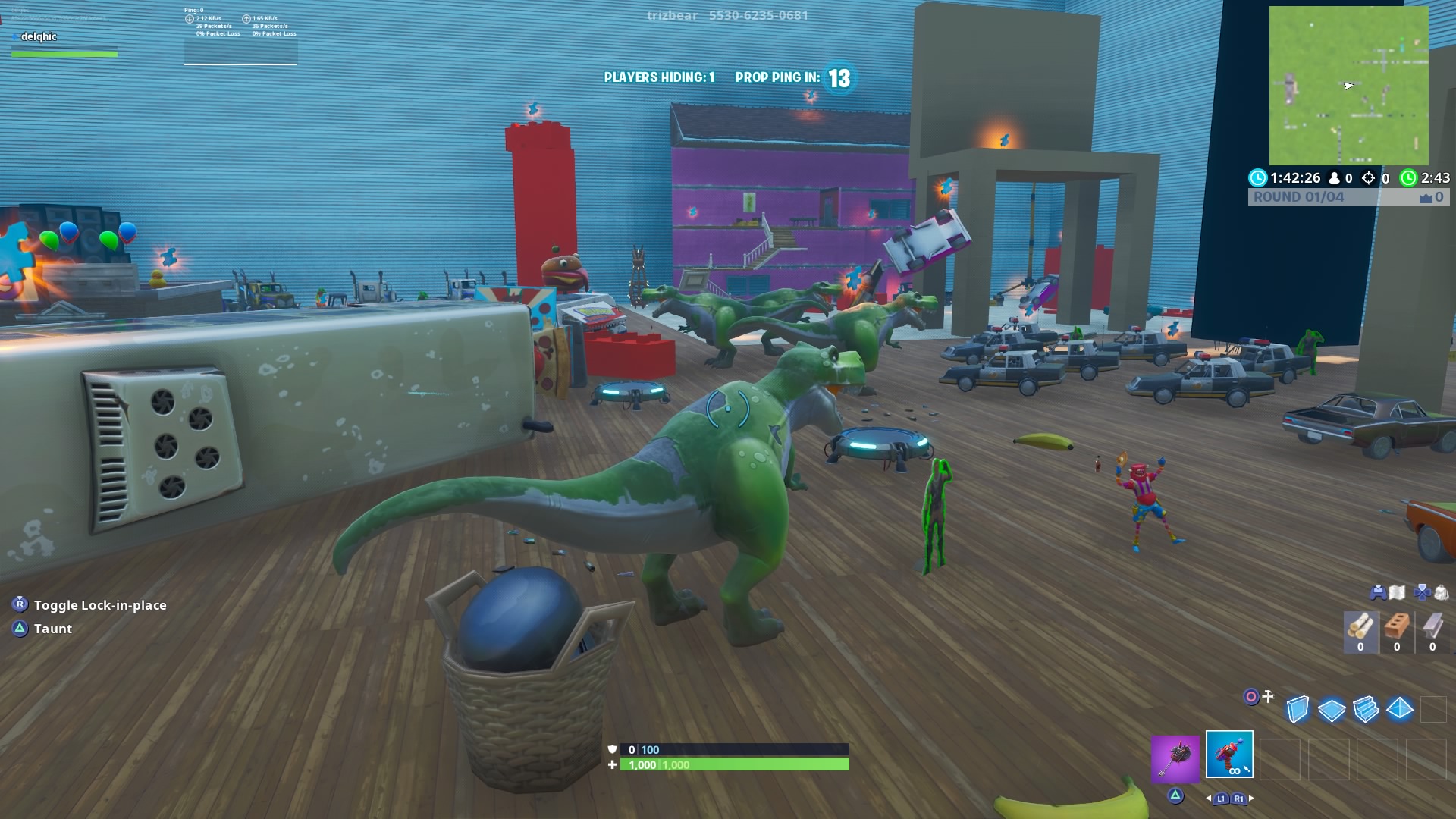
Task: Select the floor build piece icon
Action: [x=1330, y=710]
